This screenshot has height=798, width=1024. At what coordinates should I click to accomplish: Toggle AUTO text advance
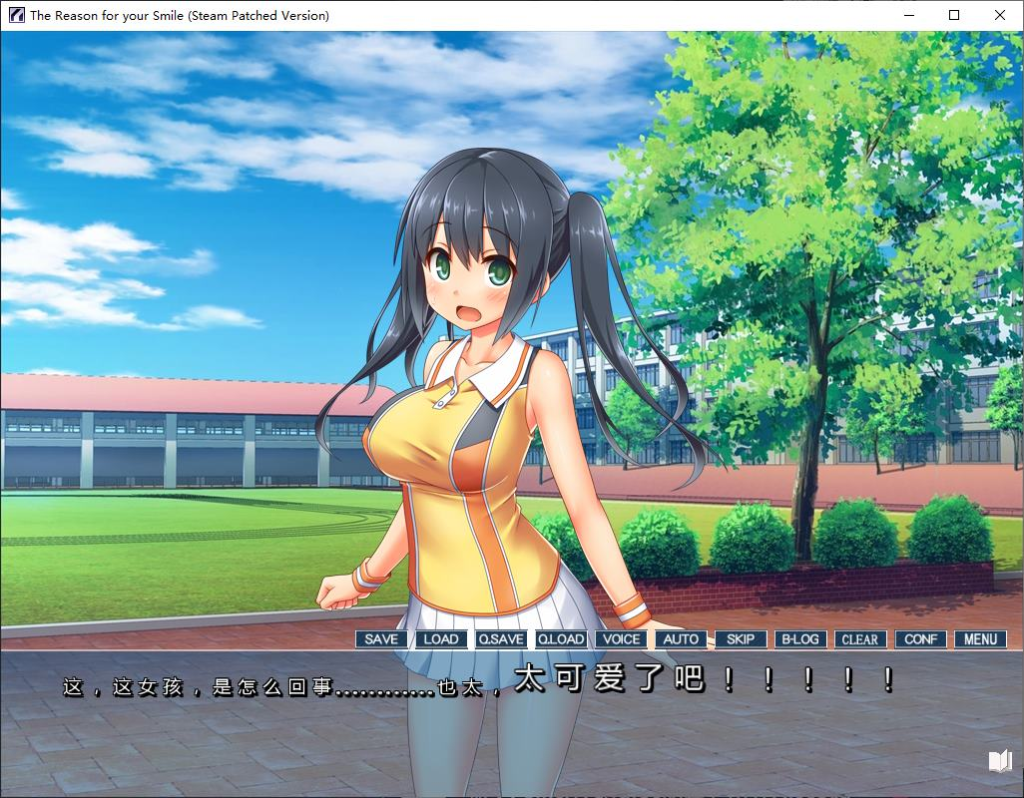coord(680,639)
